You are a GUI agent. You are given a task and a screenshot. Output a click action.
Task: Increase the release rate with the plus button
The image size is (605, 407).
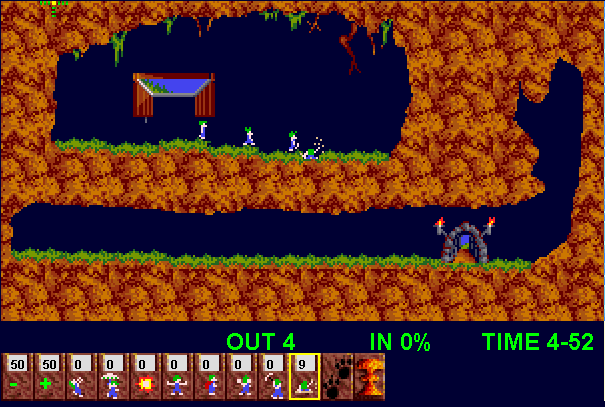49,377
